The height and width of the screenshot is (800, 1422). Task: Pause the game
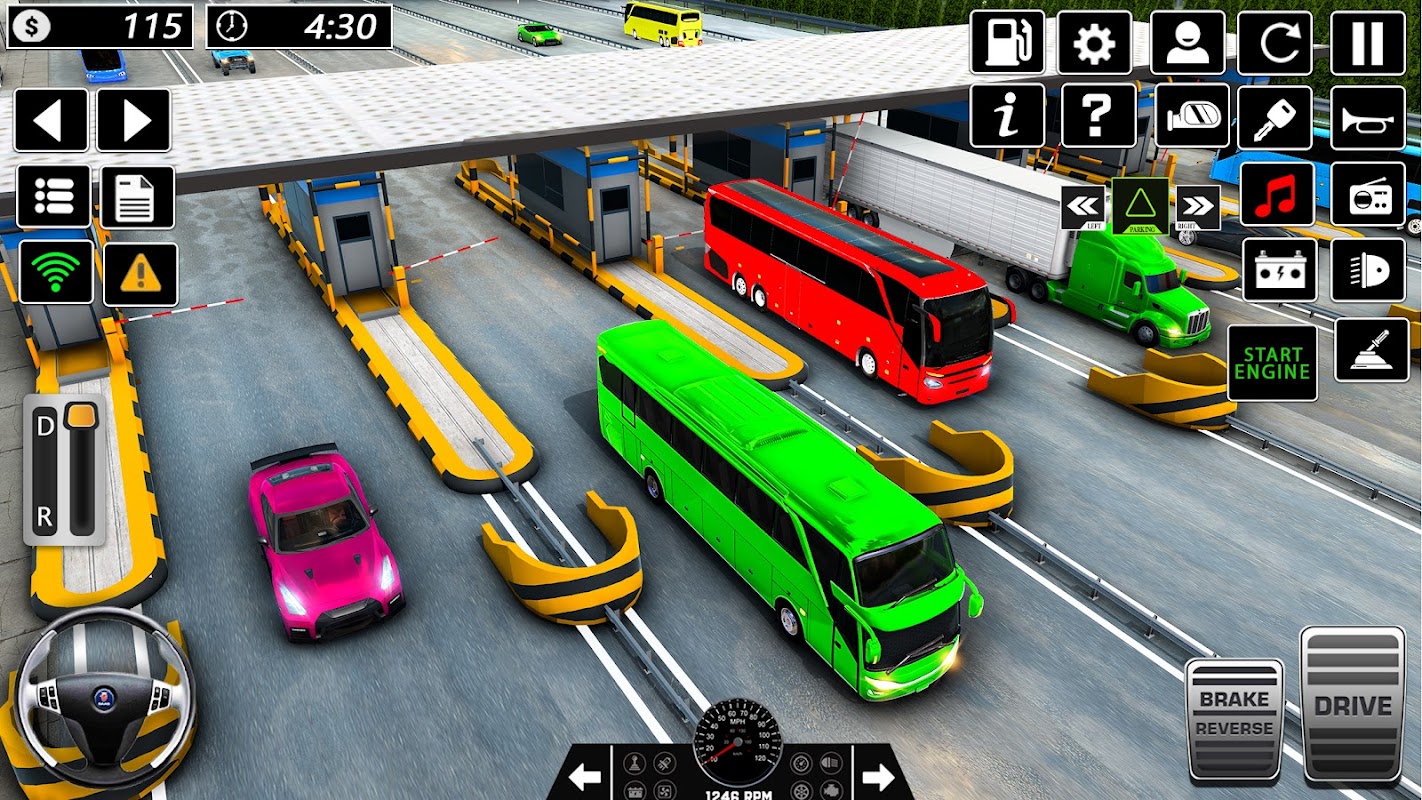point(1368,43)
